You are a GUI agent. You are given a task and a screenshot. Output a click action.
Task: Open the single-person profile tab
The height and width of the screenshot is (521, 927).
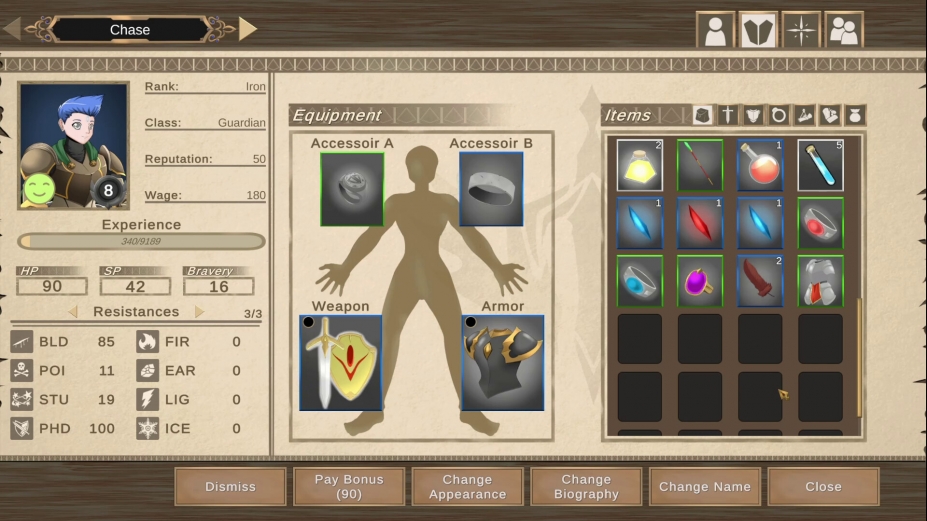point(715,30)
